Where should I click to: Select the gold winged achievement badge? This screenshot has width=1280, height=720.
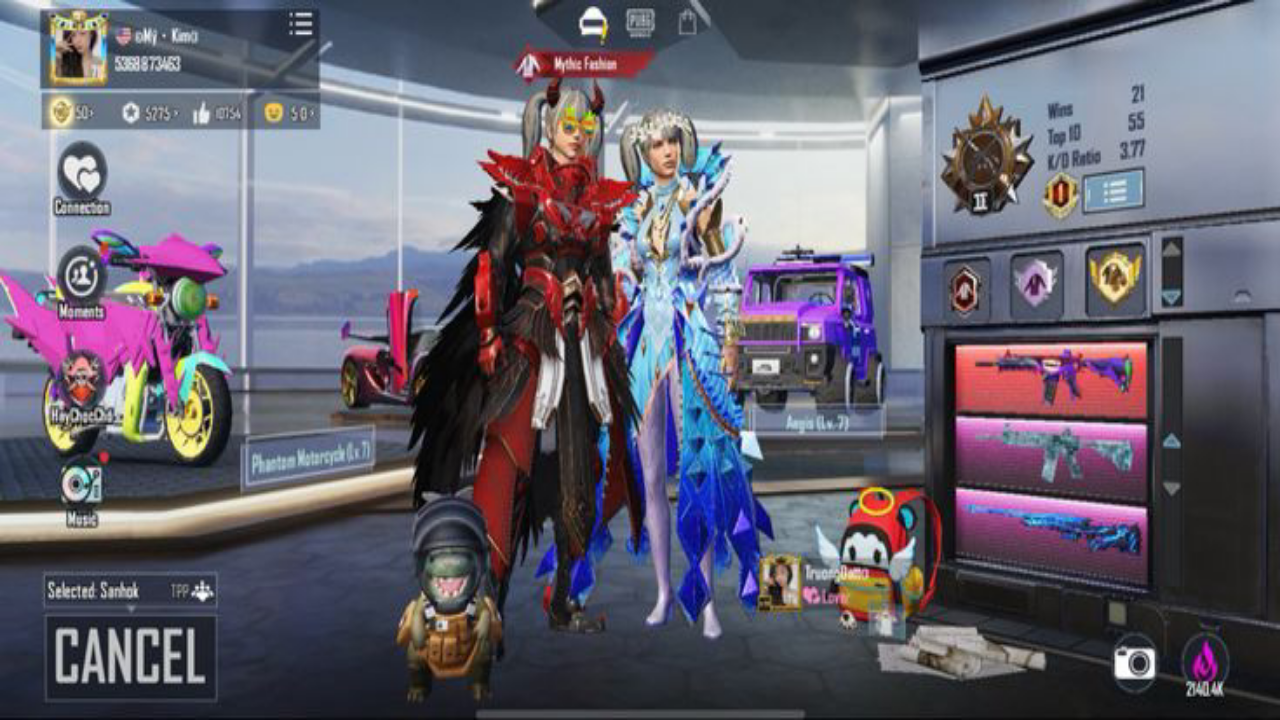click(x=1114, y=278)
